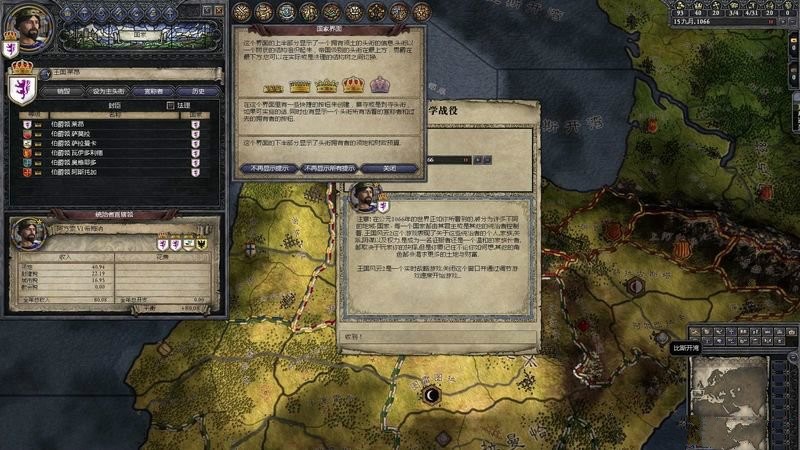Close the kingdom panel with the X button
The image size is (800, 450).
[220, 9]
